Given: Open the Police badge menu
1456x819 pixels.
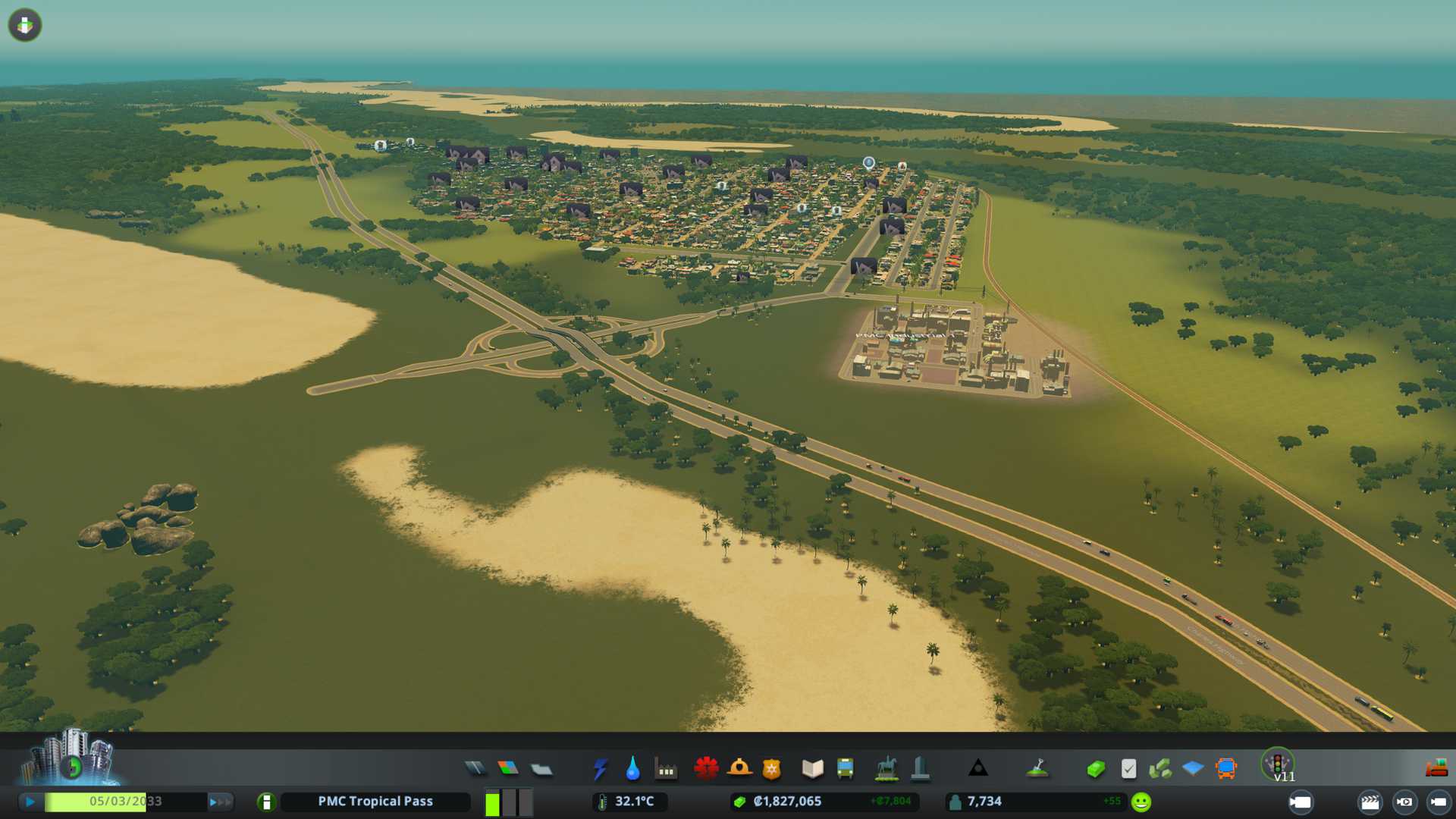Looking at the screenshot, I should [771, 769].
